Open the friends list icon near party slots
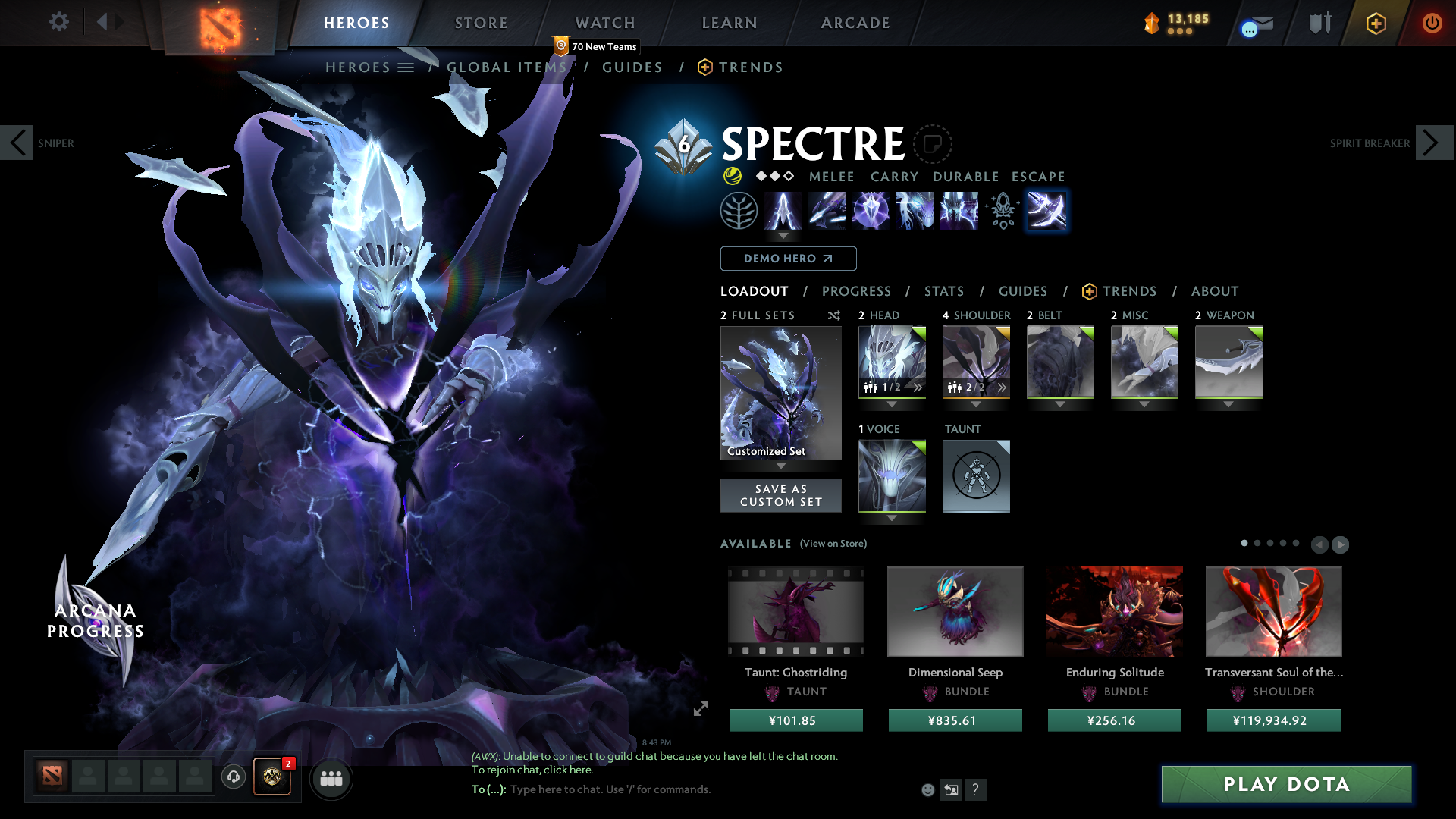Image resolution: width=1456 pixels, height=819 pixels. (331, 779)
